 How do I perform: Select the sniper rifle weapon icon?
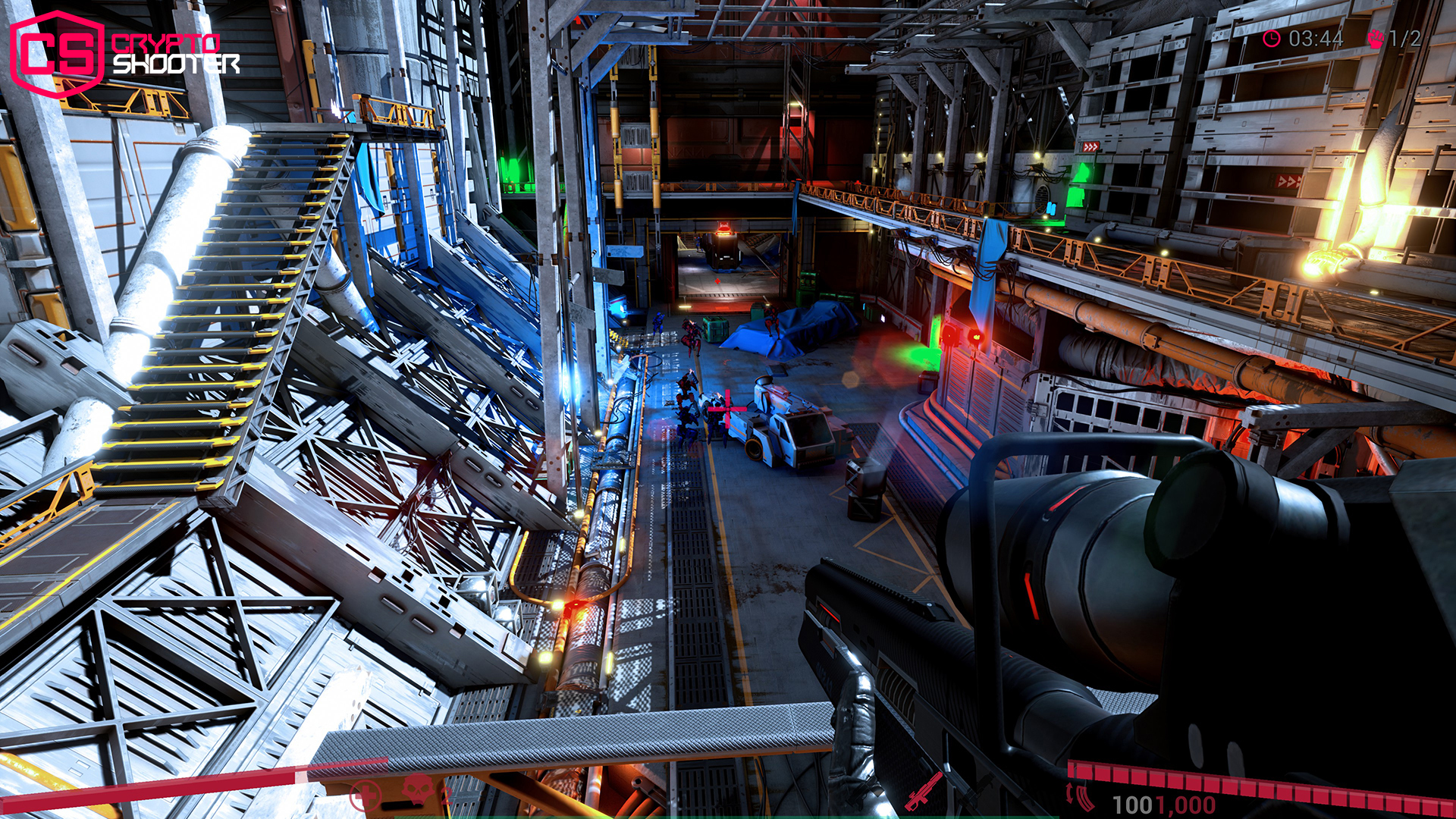(924, 794)
